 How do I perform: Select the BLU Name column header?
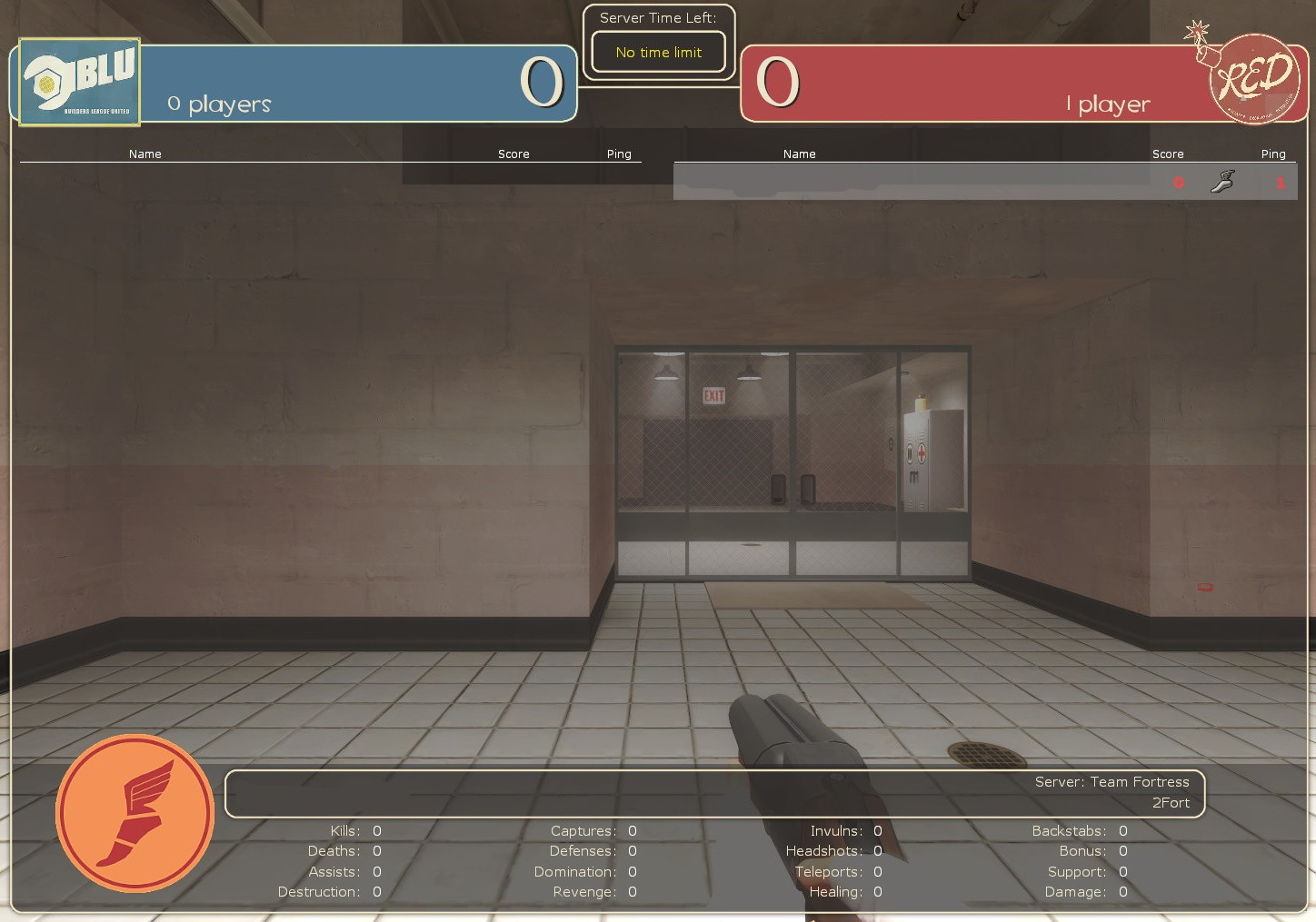(x=145, y=154)
